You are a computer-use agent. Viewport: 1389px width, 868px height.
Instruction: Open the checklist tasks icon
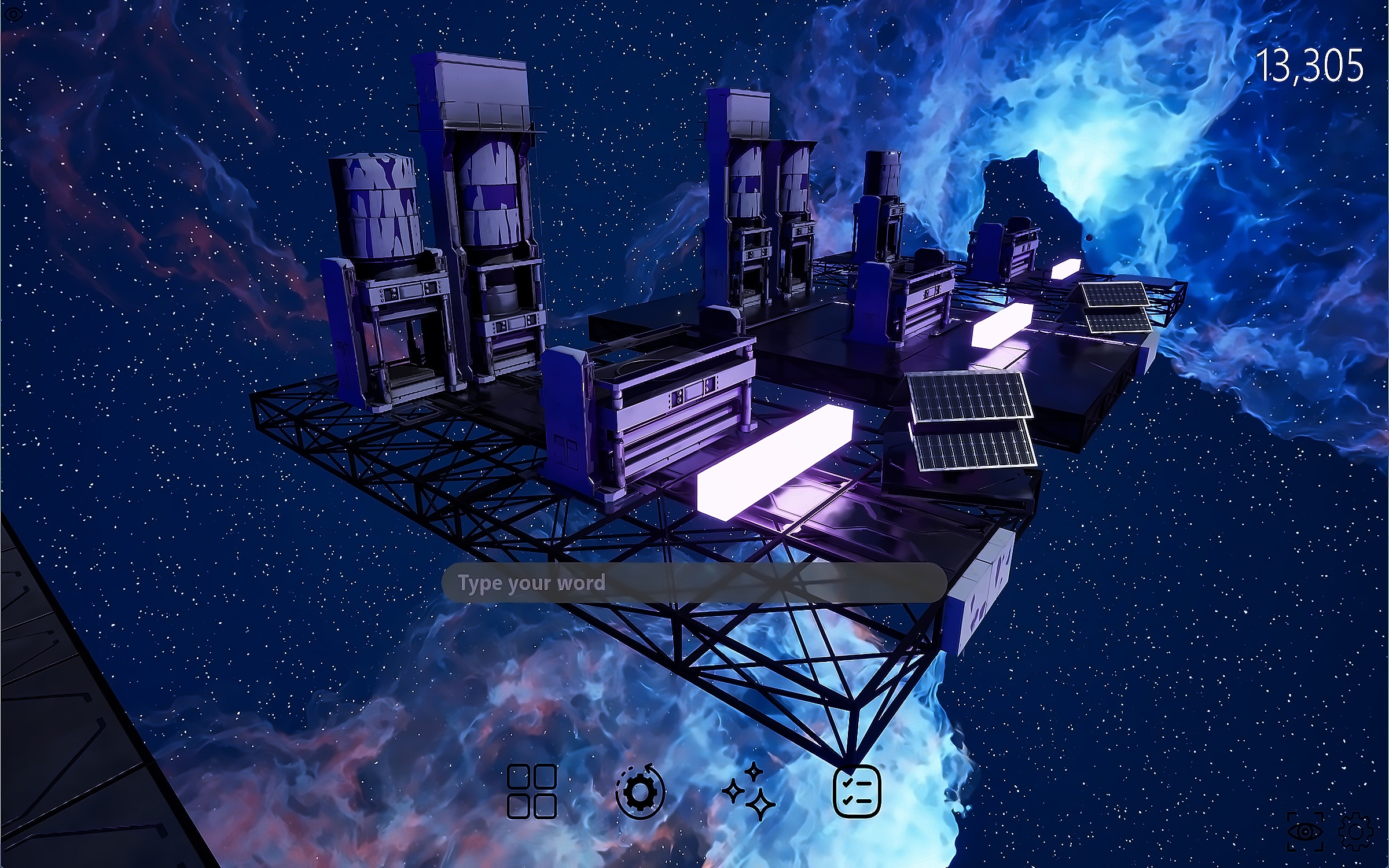(857, 791)
